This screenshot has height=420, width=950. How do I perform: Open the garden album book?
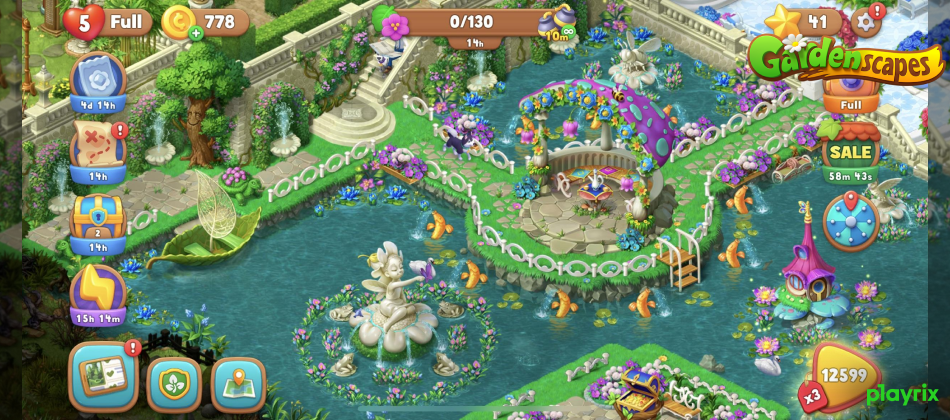[103, 375]
